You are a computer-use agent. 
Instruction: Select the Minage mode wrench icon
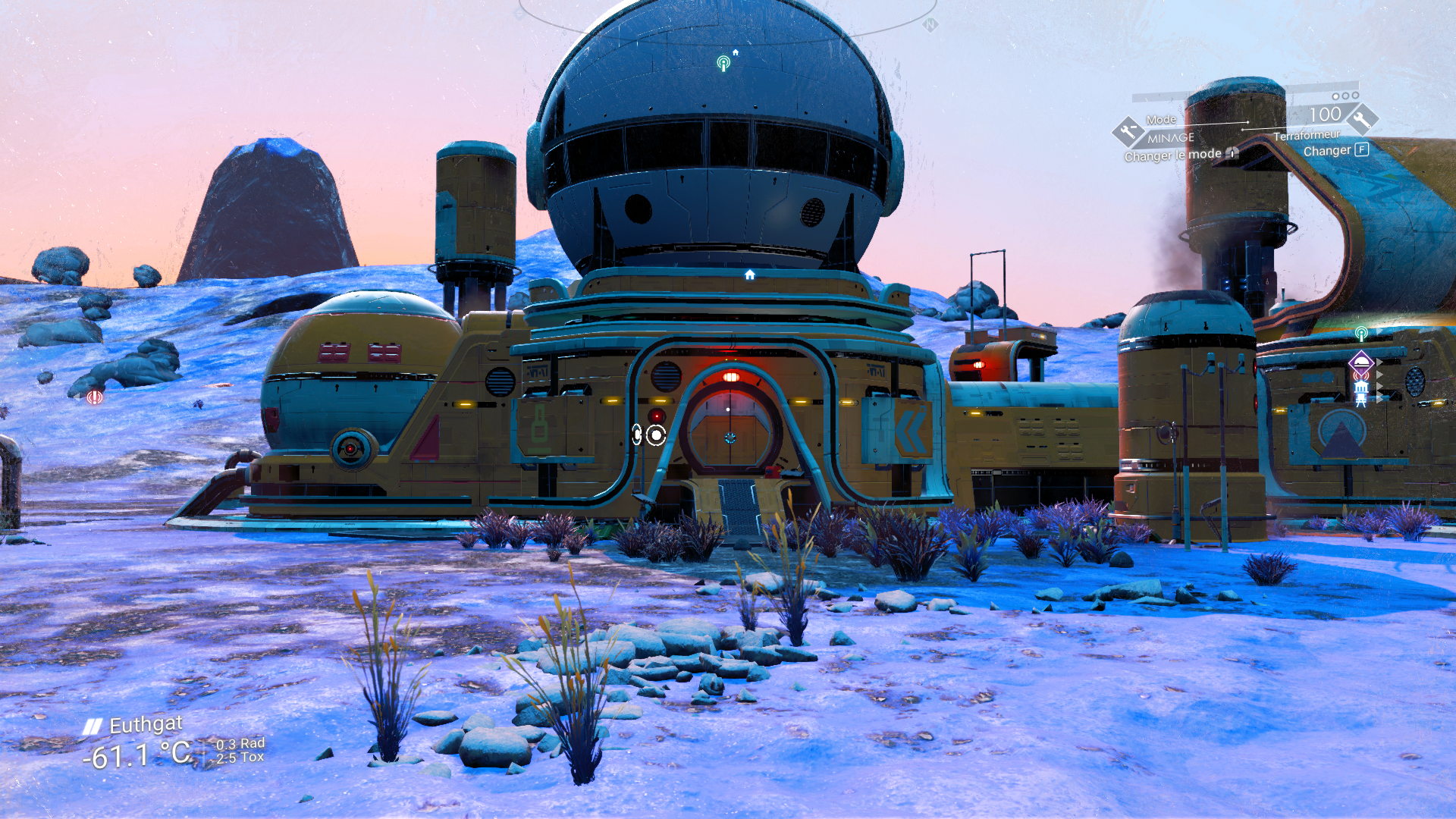coord(1128,132)
